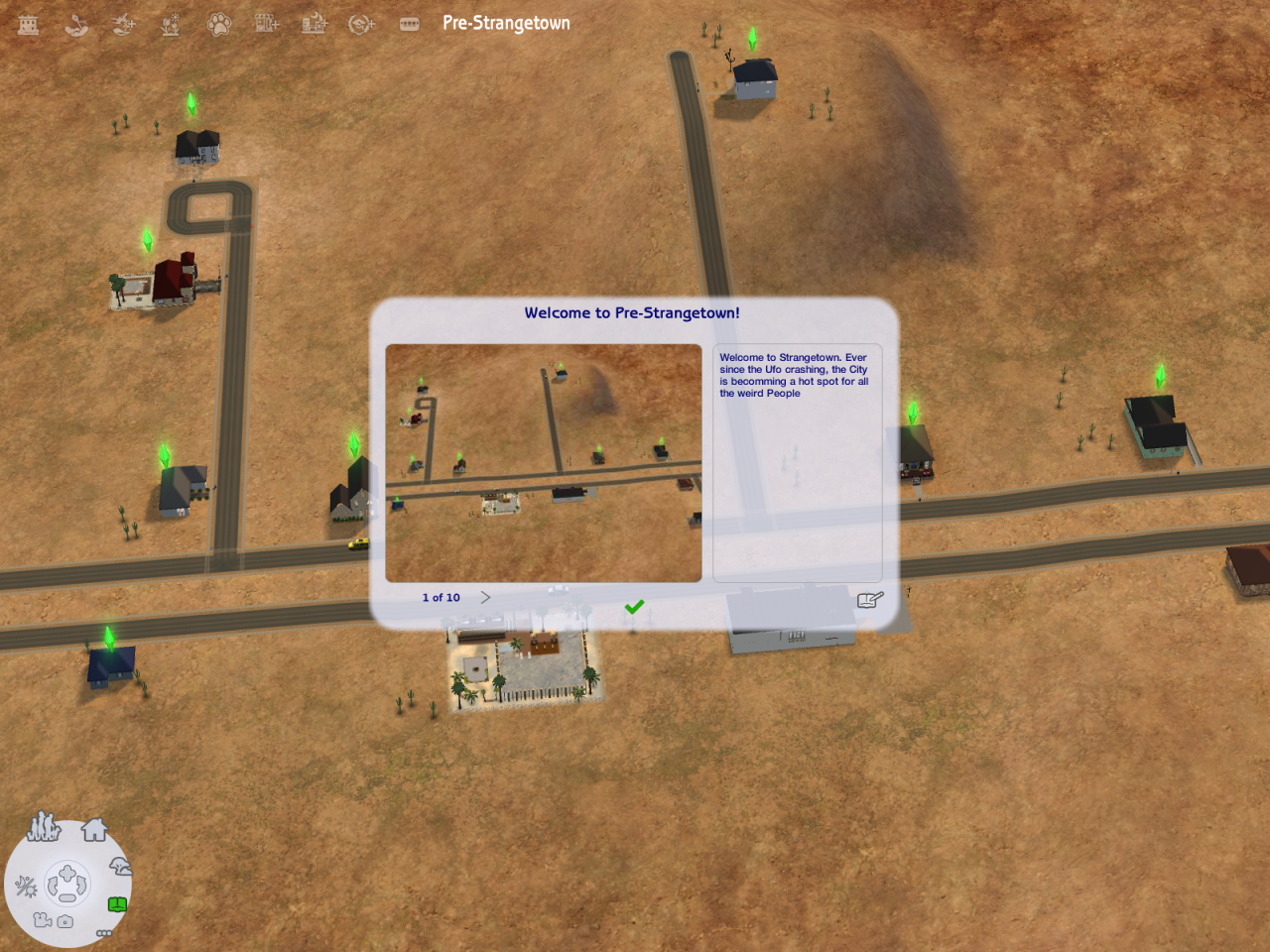The height and width of the screenshot is (952, 1270).
Task: Open the Families bin icon
Action: 44,827
